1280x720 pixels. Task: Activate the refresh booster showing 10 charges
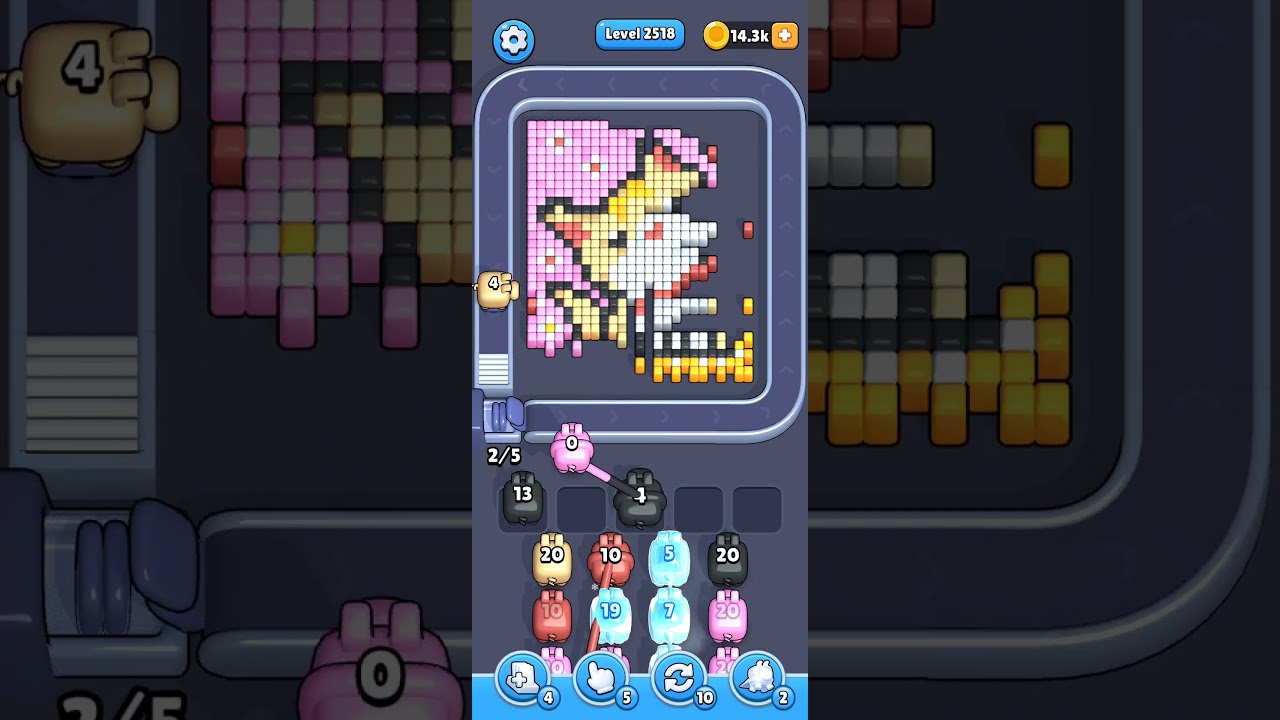tap(679, 678)
